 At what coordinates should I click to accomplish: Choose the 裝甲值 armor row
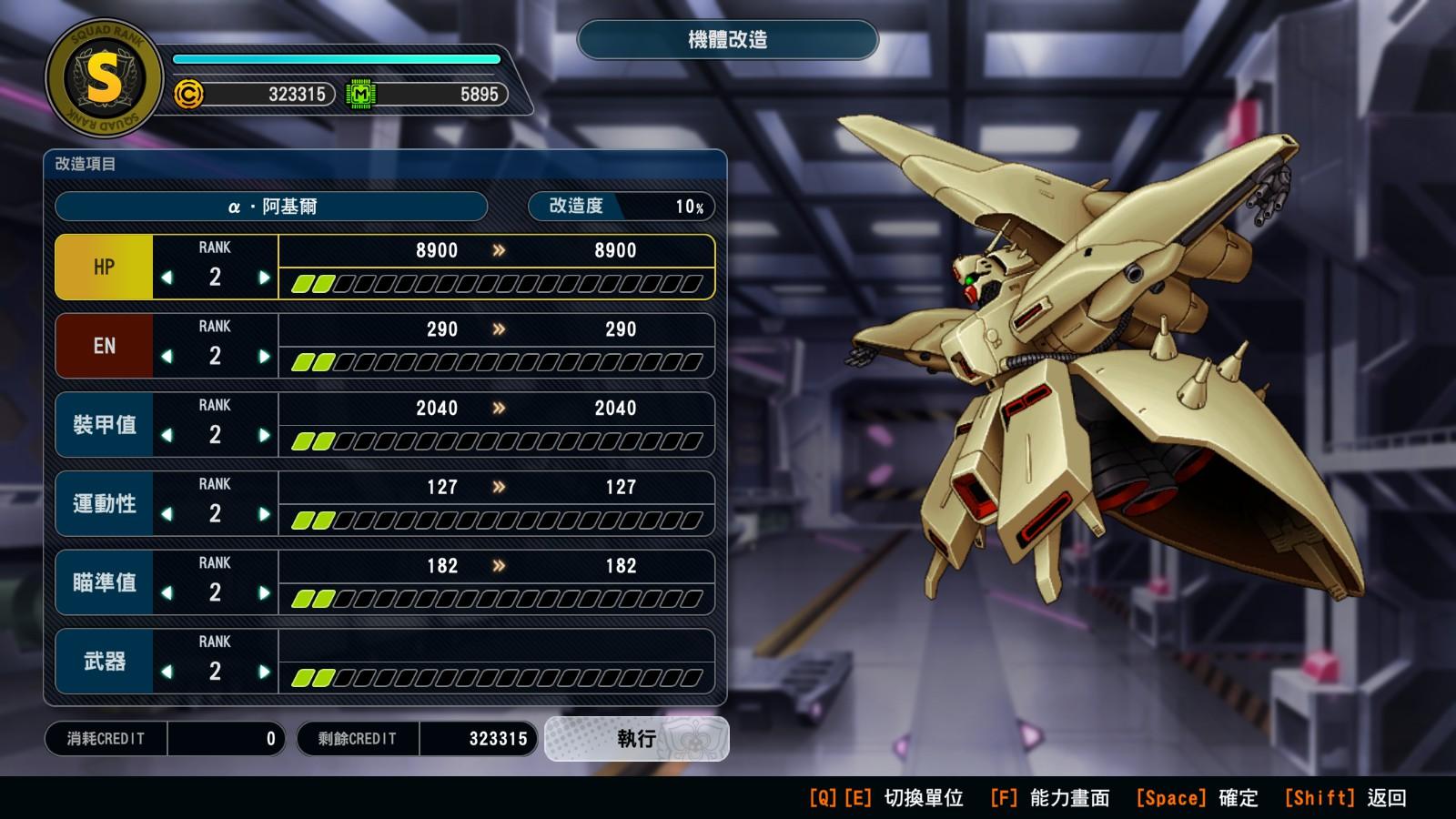(x=104, y=425)
